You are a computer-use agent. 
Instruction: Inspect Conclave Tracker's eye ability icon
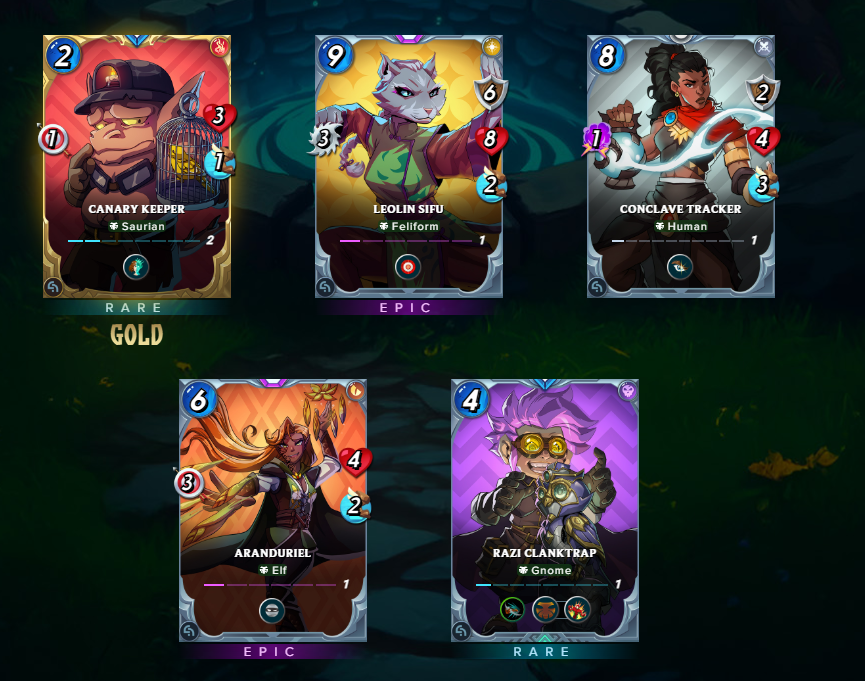[680, 266]
